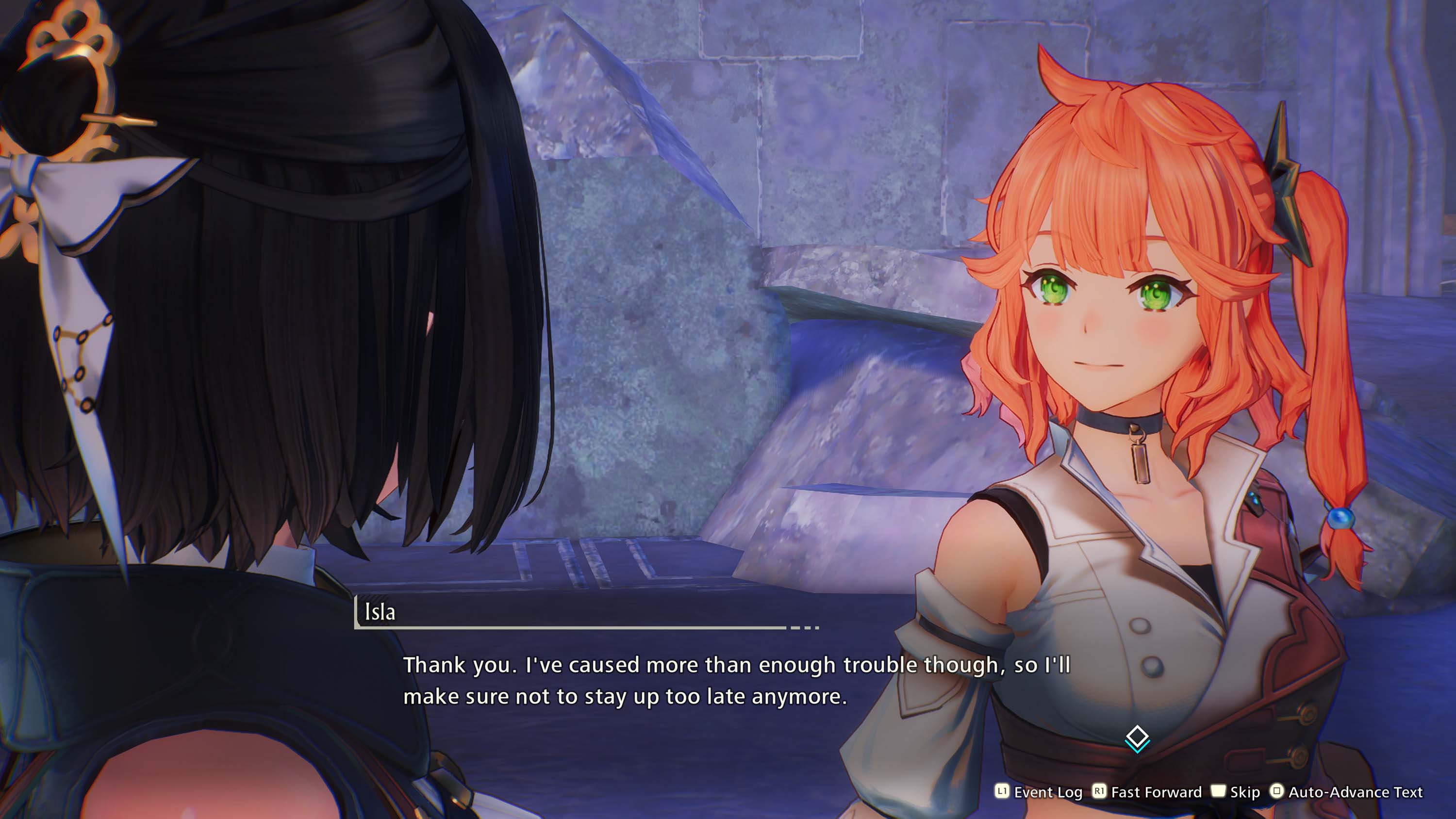Skip the current cutscene
This screenshot has width=1456, height=819.
tap(1236, 792)
